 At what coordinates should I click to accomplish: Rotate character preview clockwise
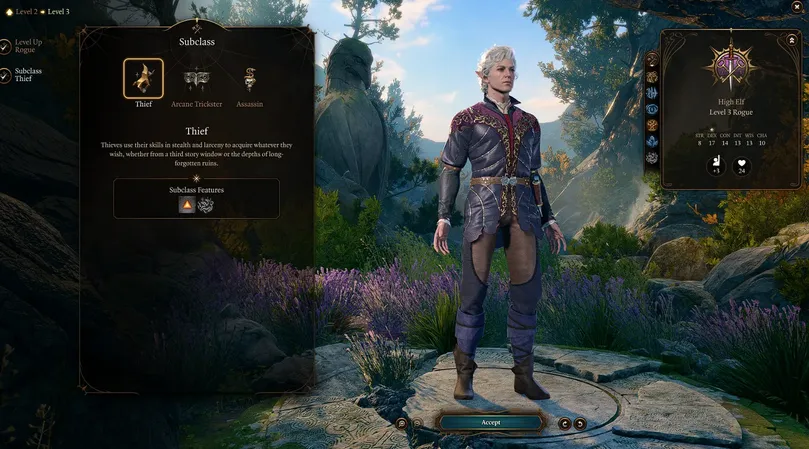(x=580, y=423)
